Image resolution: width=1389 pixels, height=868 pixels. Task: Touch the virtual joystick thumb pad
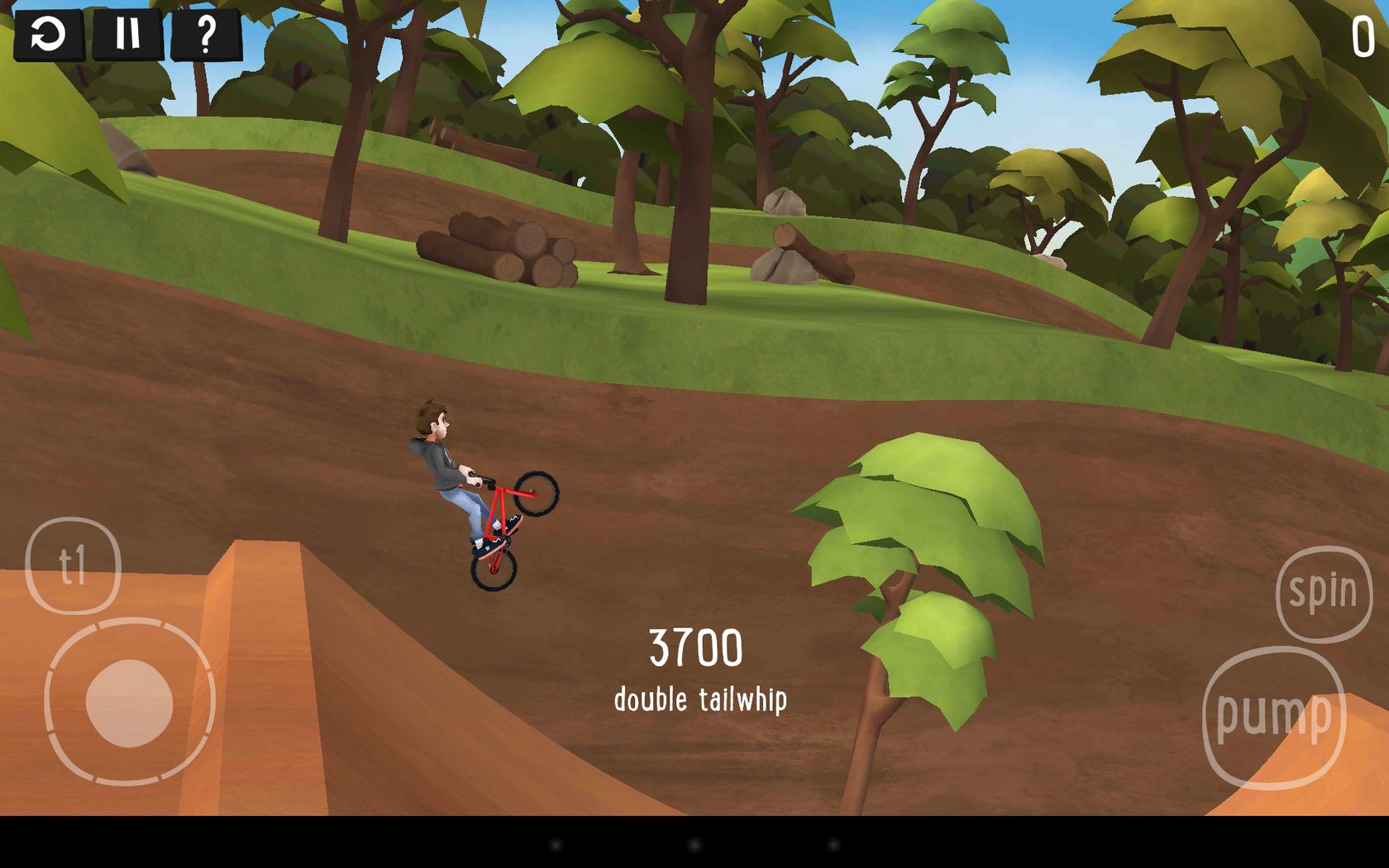coord(130,703)
